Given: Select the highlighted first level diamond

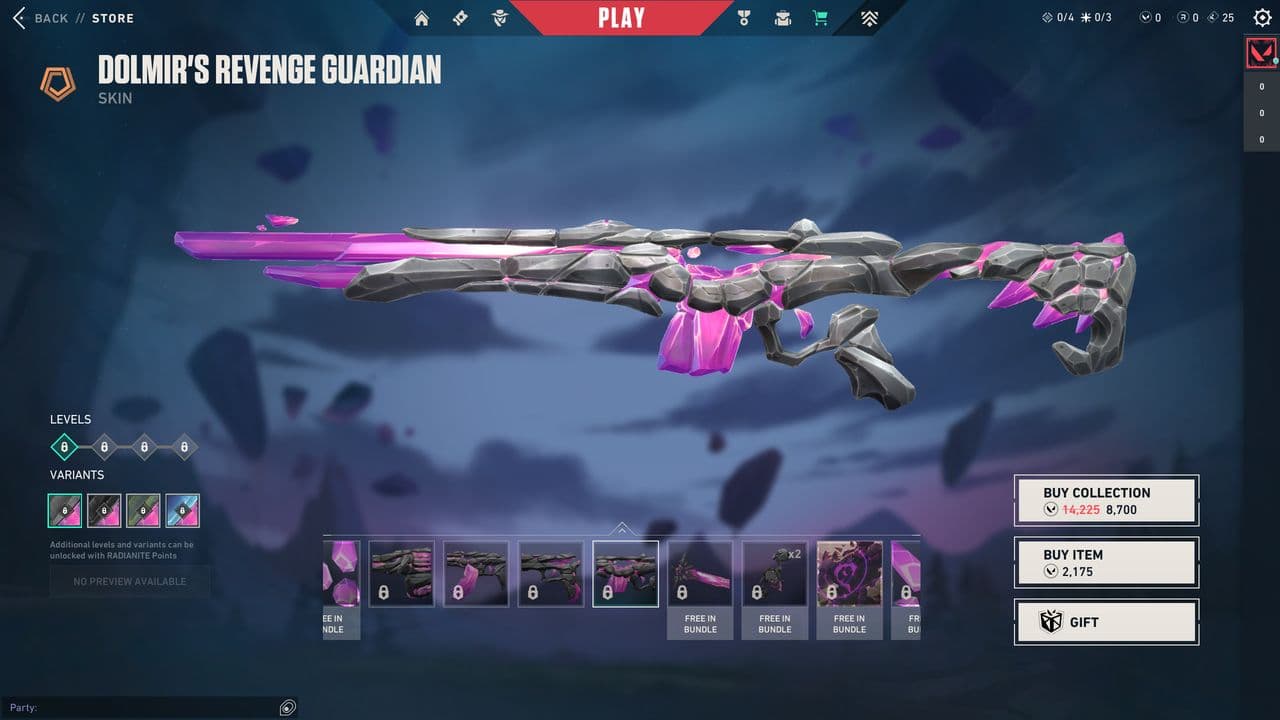Looking at the screenshot, I should click(x=64, y=447).
